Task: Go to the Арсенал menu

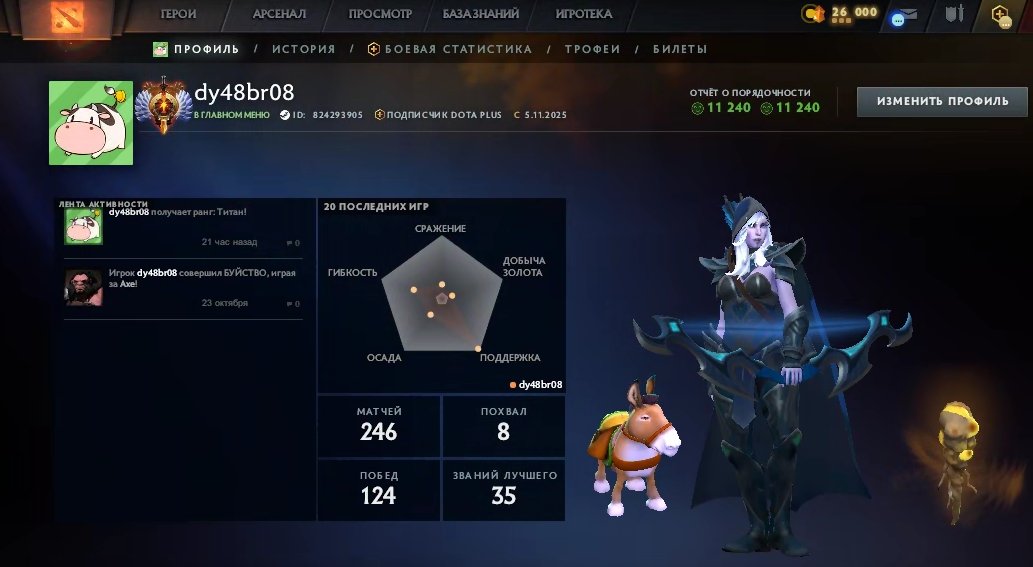Action: 279,14
